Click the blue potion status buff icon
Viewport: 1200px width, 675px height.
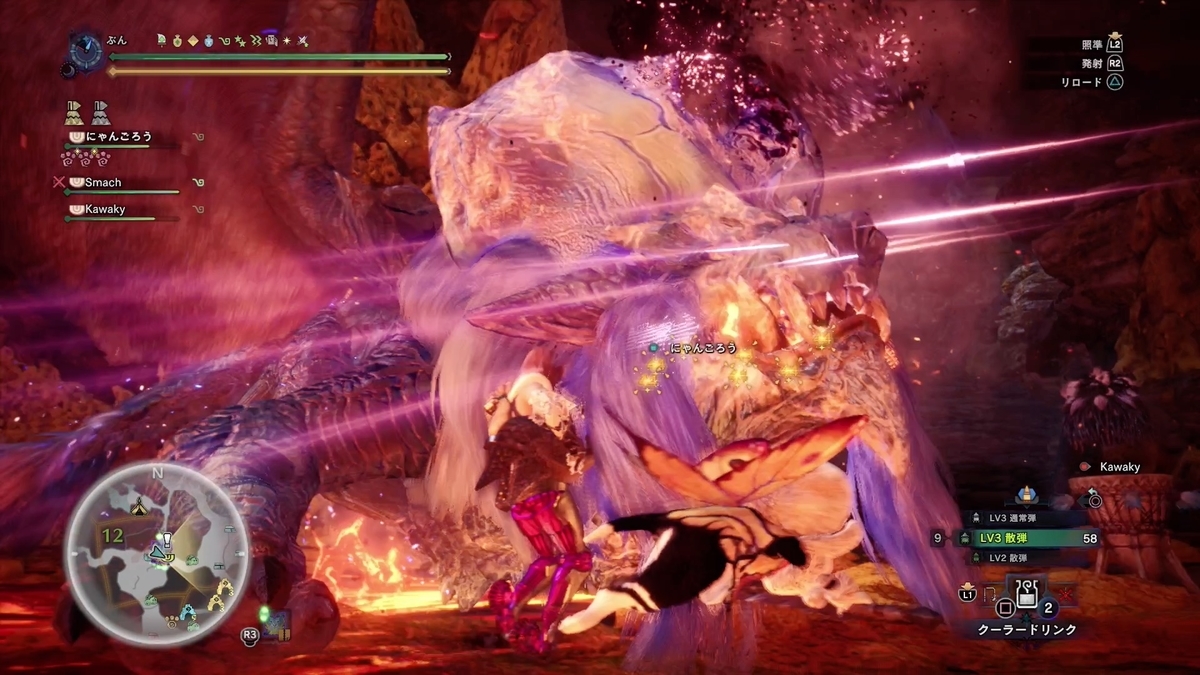point(208,41)
